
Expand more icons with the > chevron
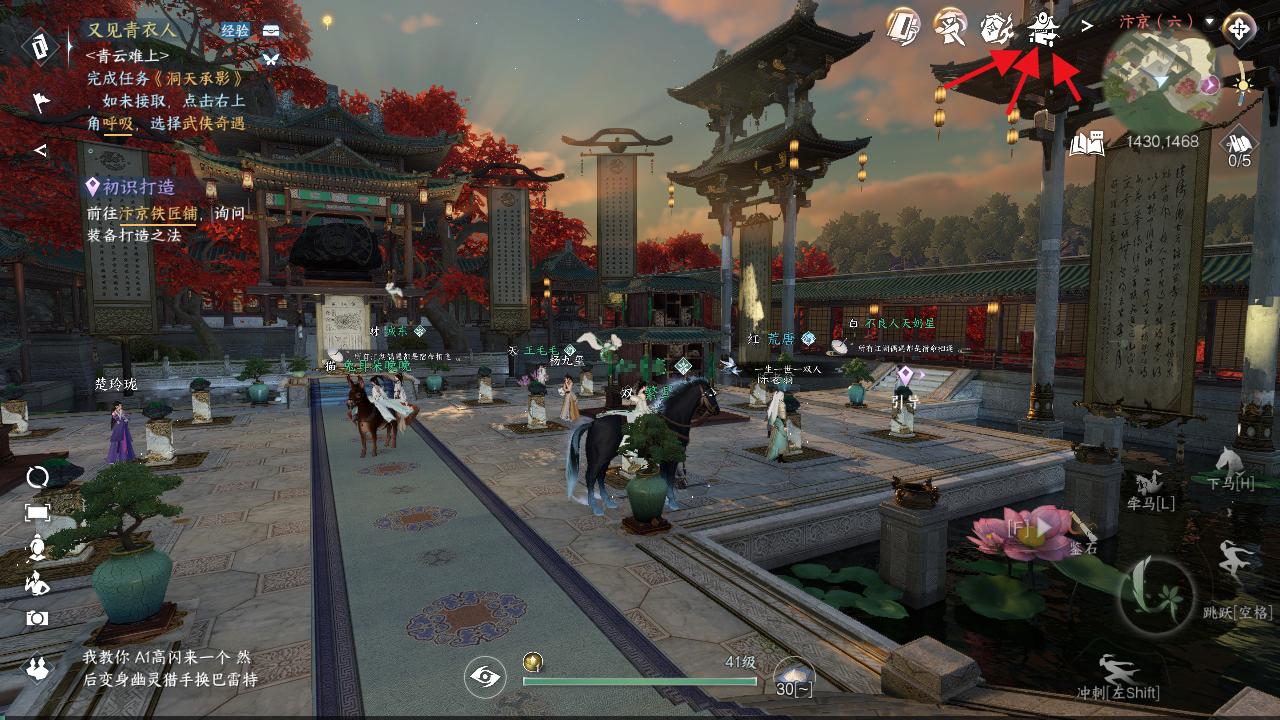coord(1086,28)
